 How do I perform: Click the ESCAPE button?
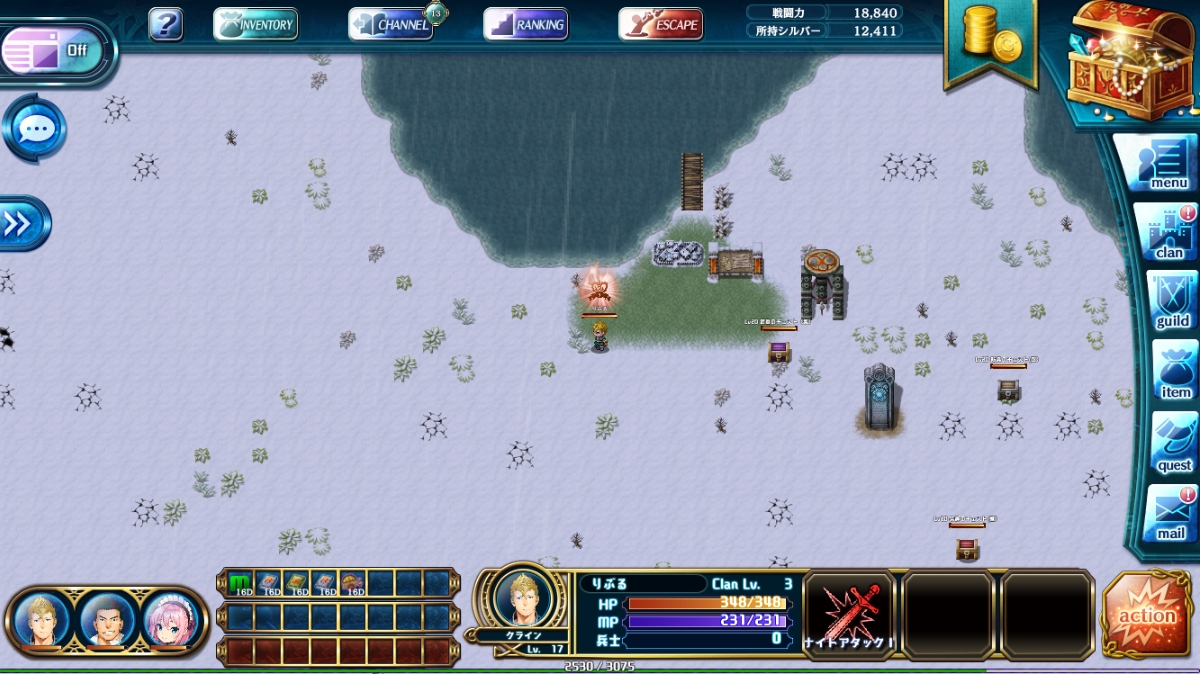coord(660,24)
